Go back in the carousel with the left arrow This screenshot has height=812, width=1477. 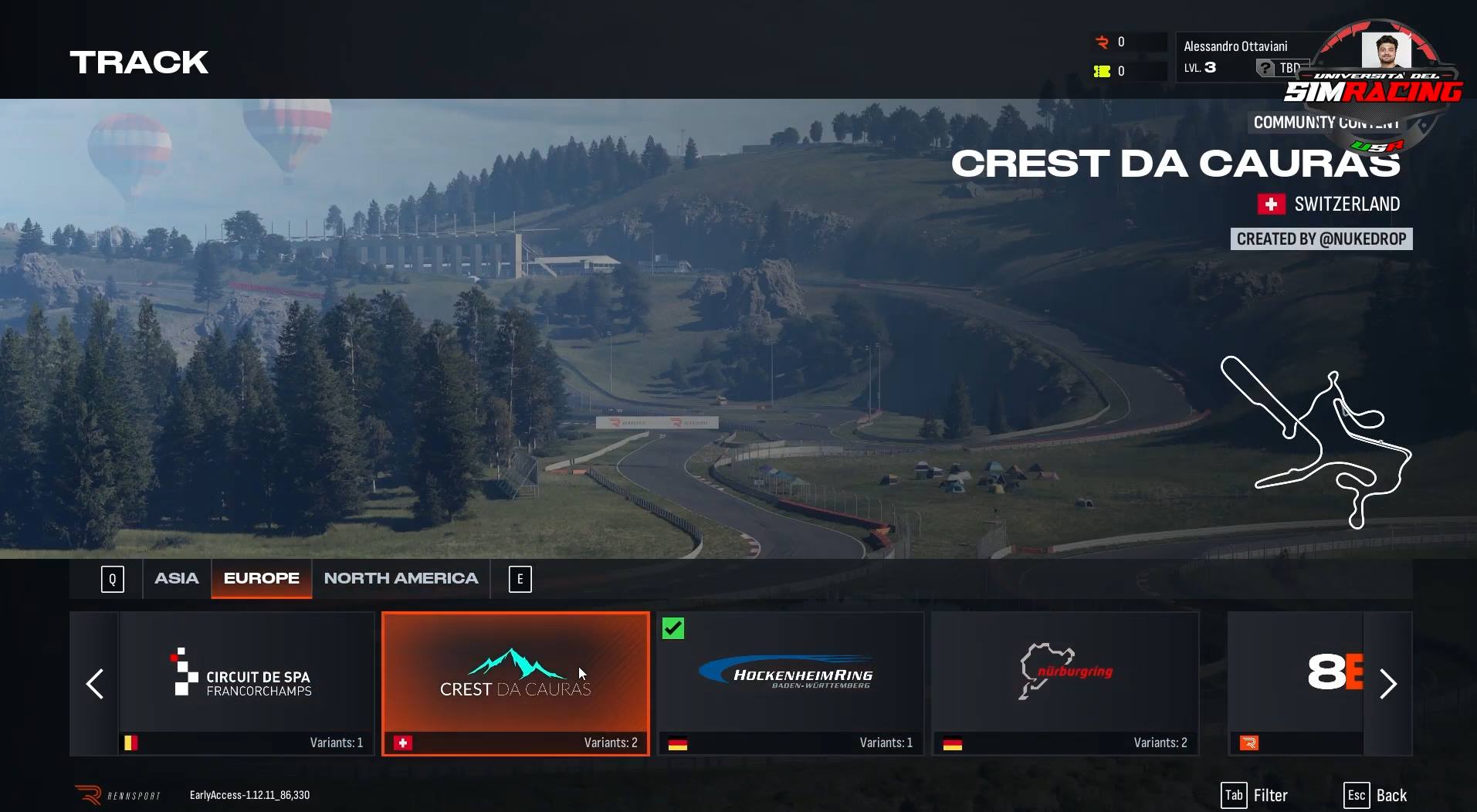pos(95,684)
